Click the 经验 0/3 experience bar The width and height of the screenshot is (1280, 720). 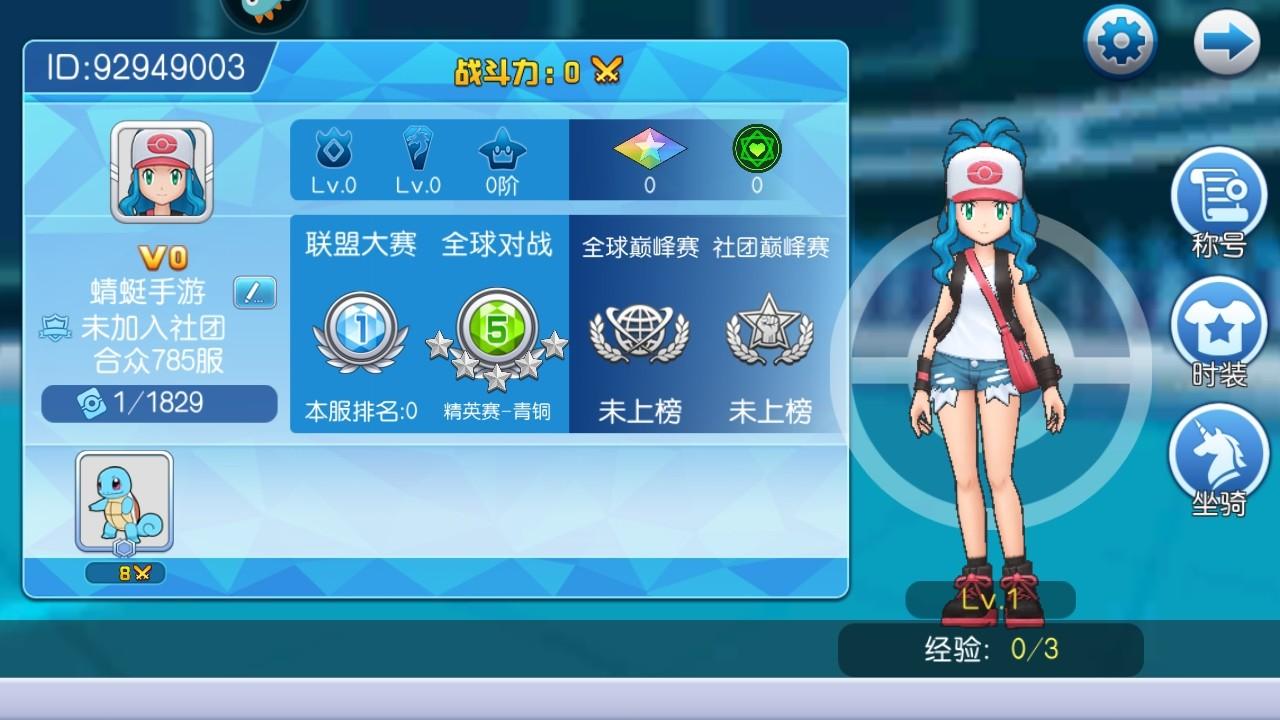990,650
